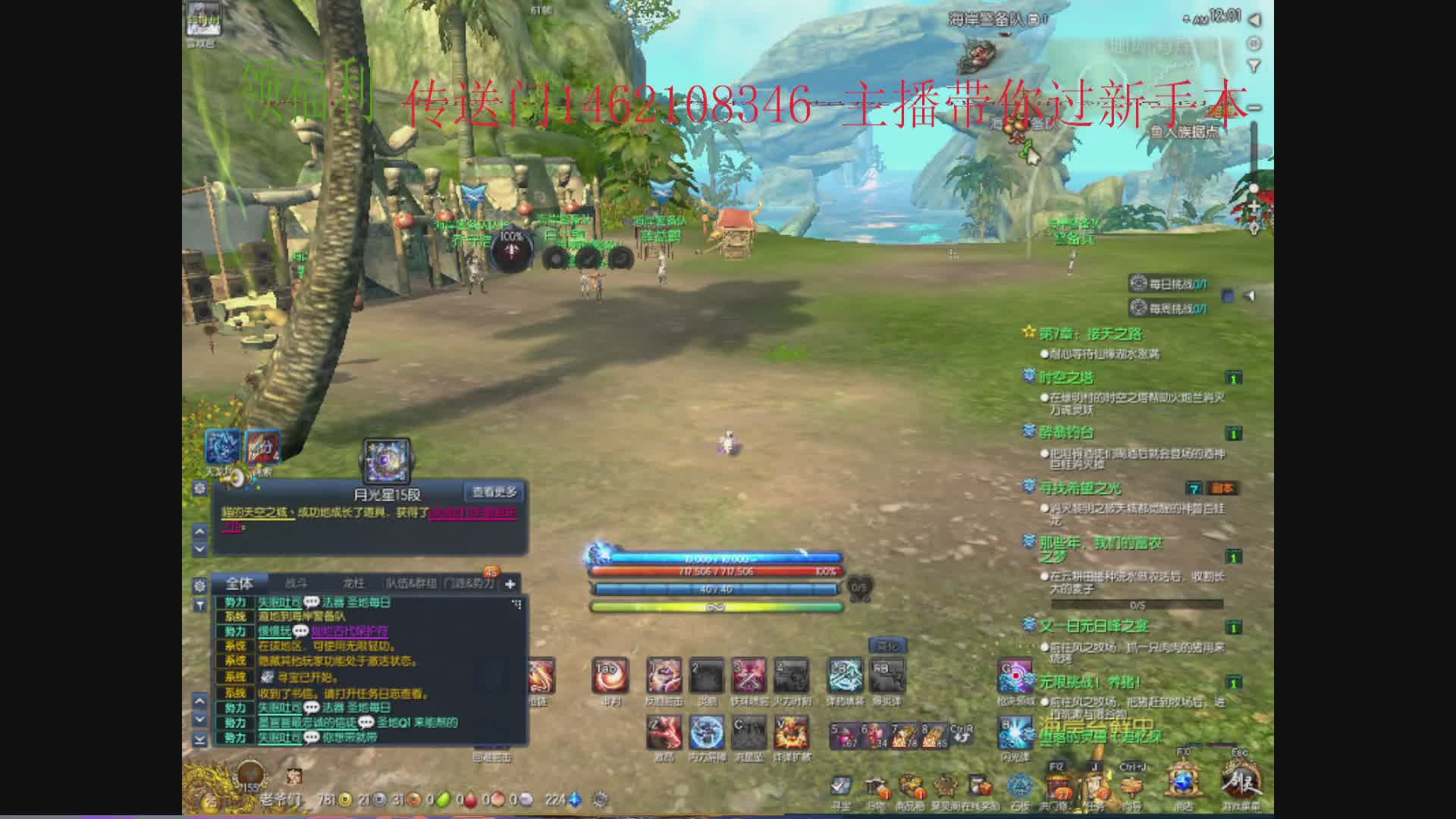This screenshot has height=819, width=1456.
Task: Open the chat window gear settings
Action: tap(199, 585)
